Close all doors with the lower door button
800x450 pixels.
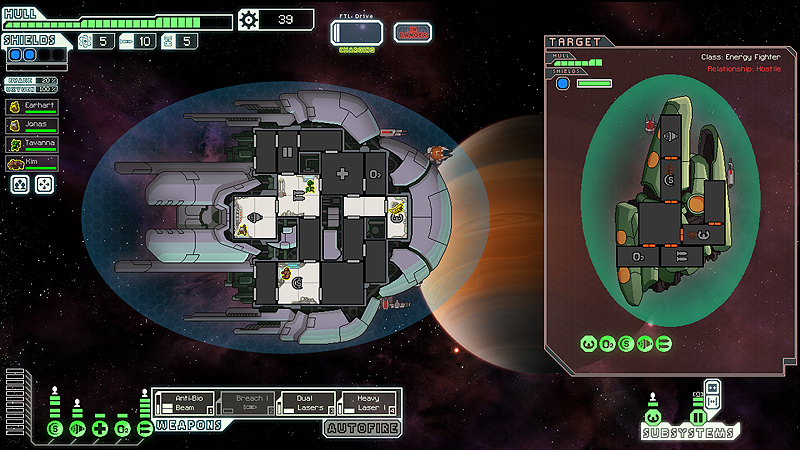pyautogui.click(x=712, y=402)
